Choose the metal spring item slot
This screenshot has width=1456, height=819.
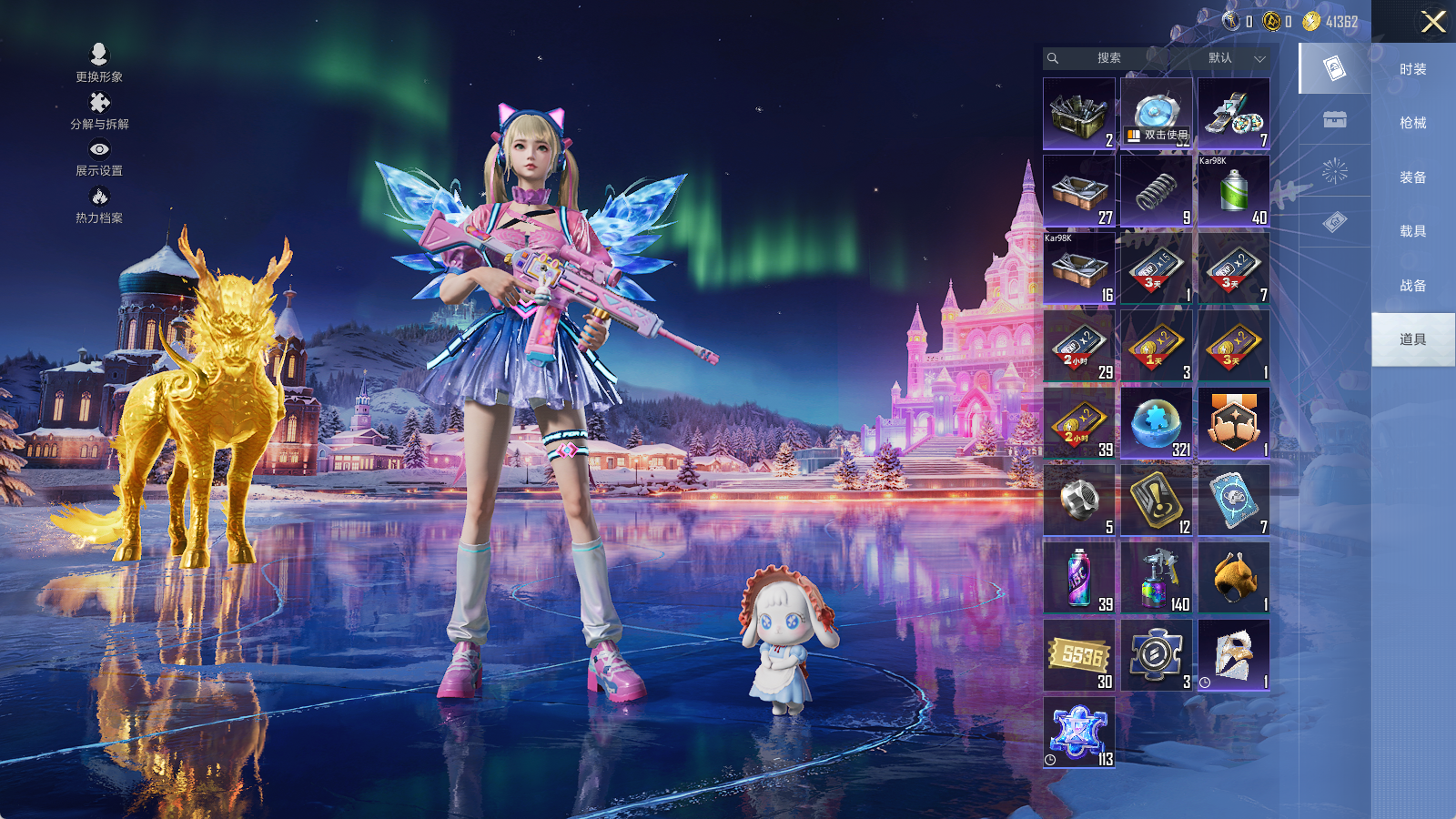1157,191
